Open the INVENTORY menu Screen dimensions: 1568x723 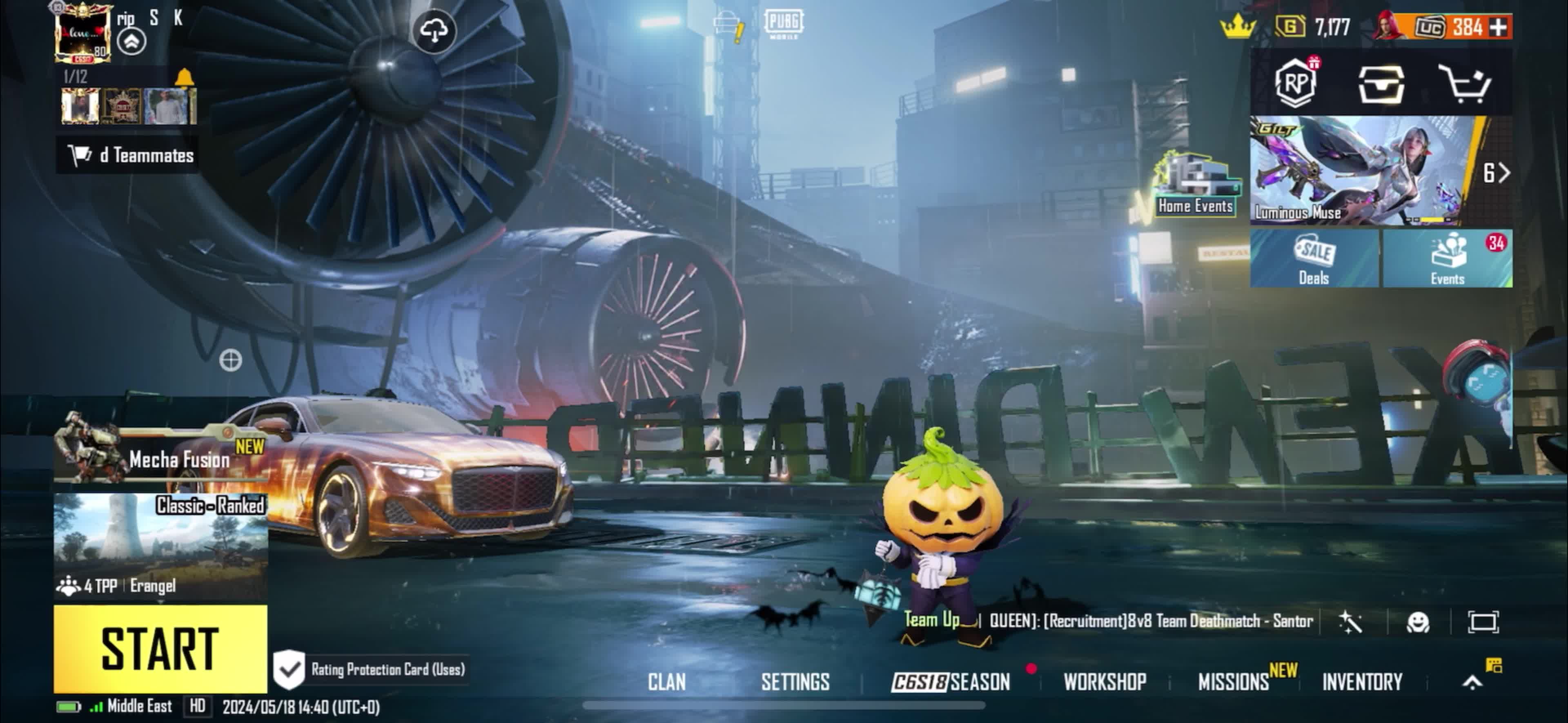coord(1362,682)
